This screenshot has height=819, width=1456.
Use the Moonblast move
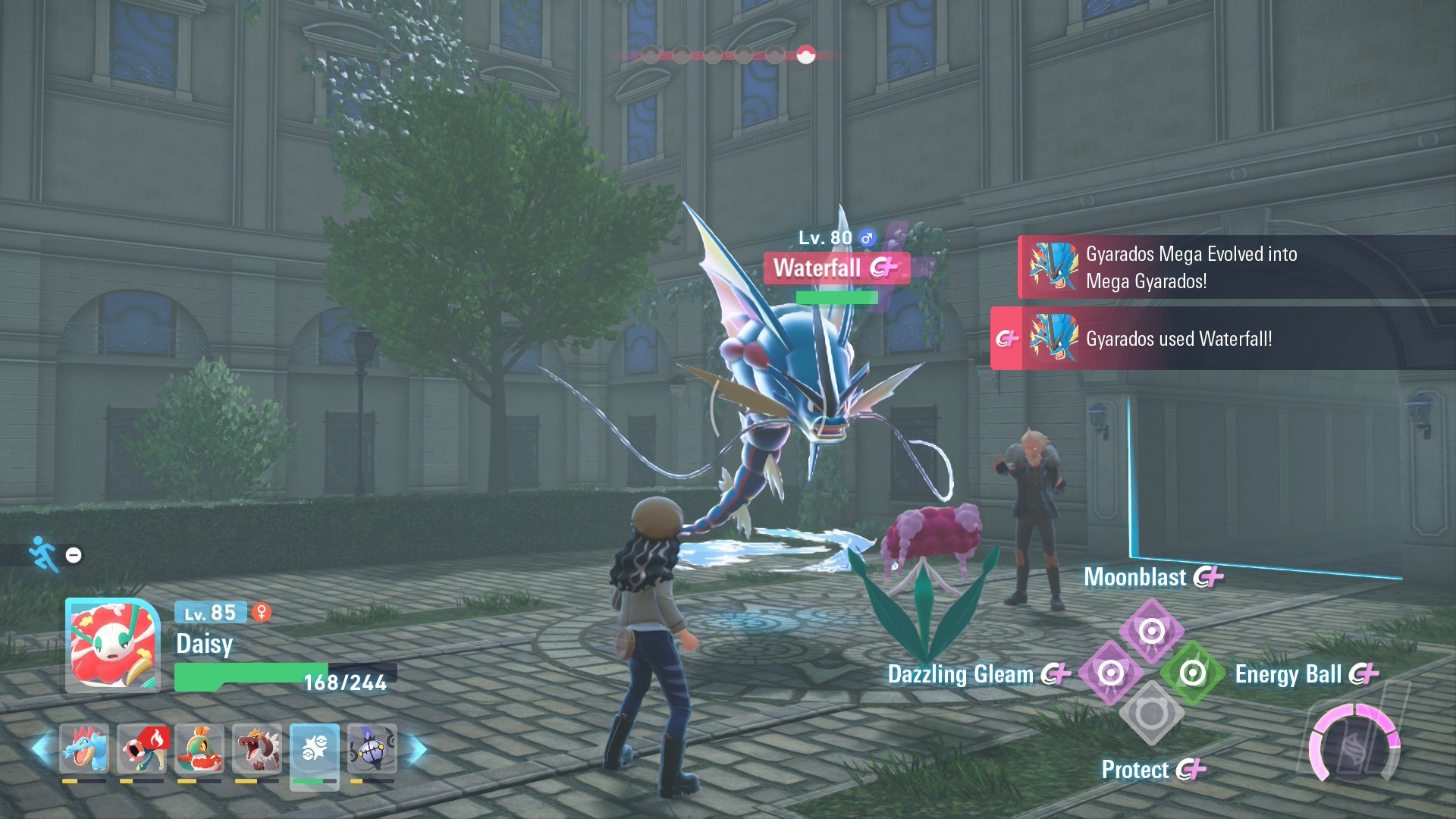click(1151, 630)
